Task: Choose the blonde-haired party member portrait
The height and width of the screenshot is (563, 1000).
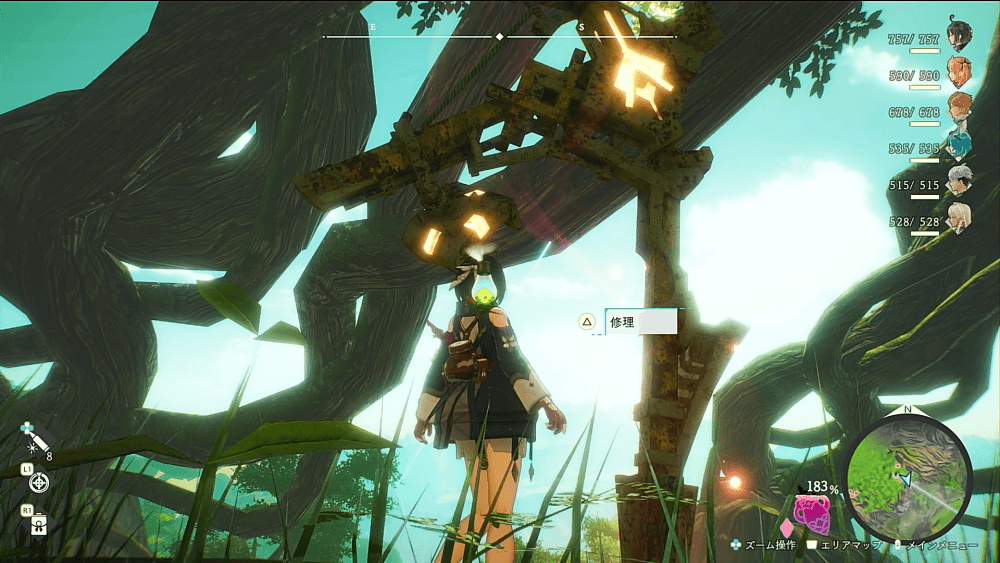Action: [958, 216]
